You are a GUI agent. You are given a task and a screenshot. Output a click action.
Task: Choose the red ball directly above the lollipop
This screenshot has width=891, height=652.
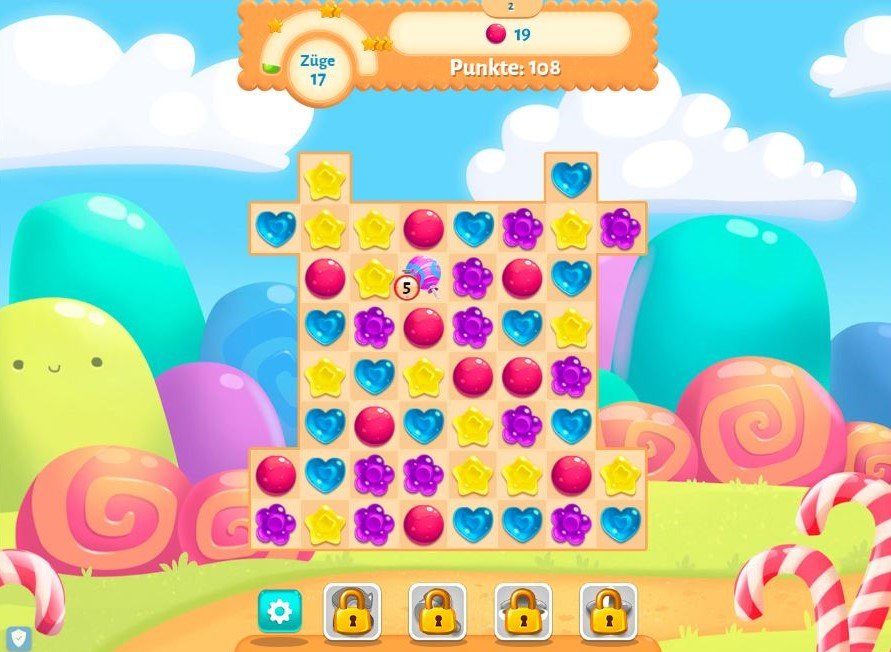coord(423,229)
